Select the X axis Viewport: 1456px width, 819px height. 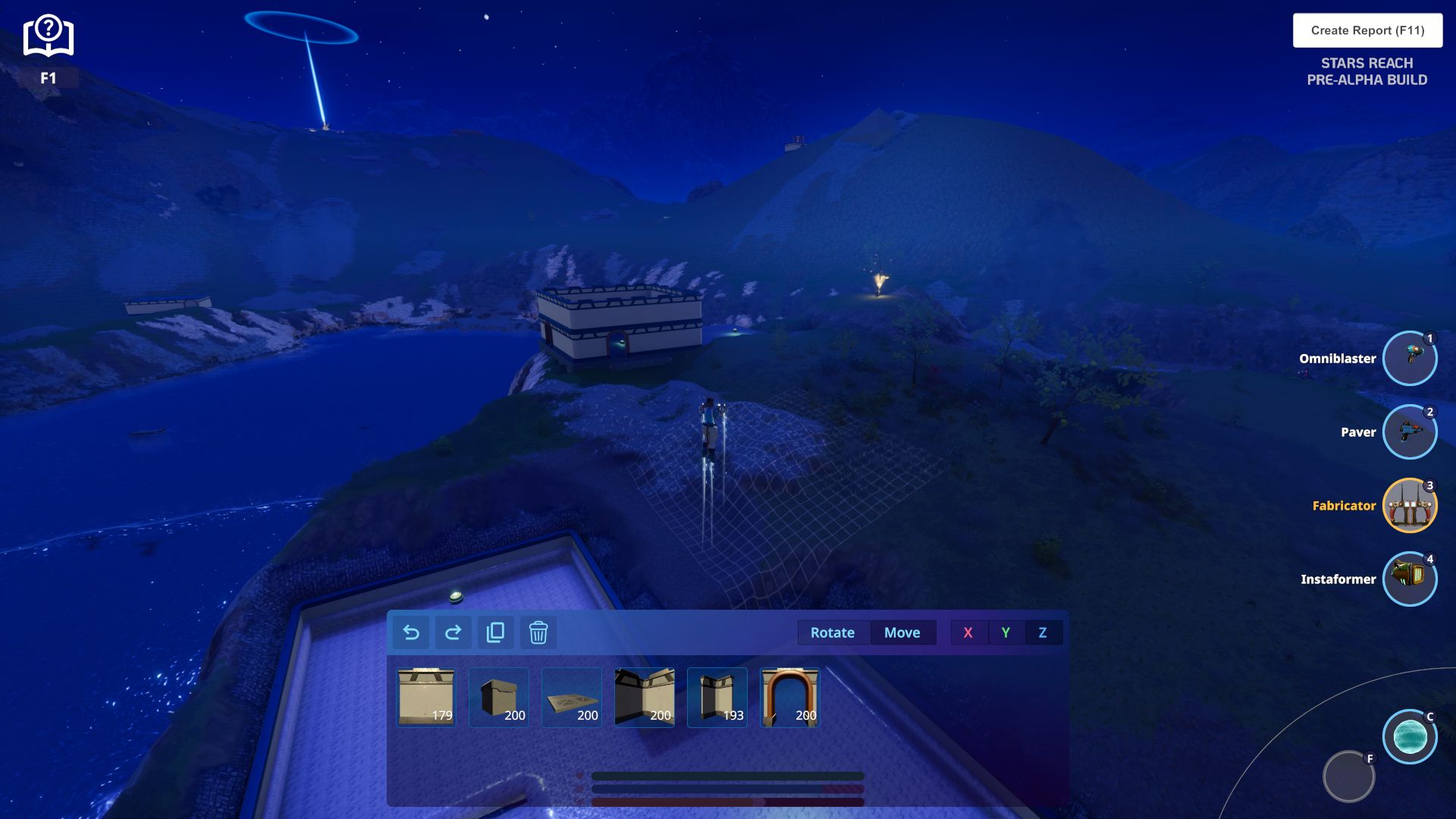[968, 632]
